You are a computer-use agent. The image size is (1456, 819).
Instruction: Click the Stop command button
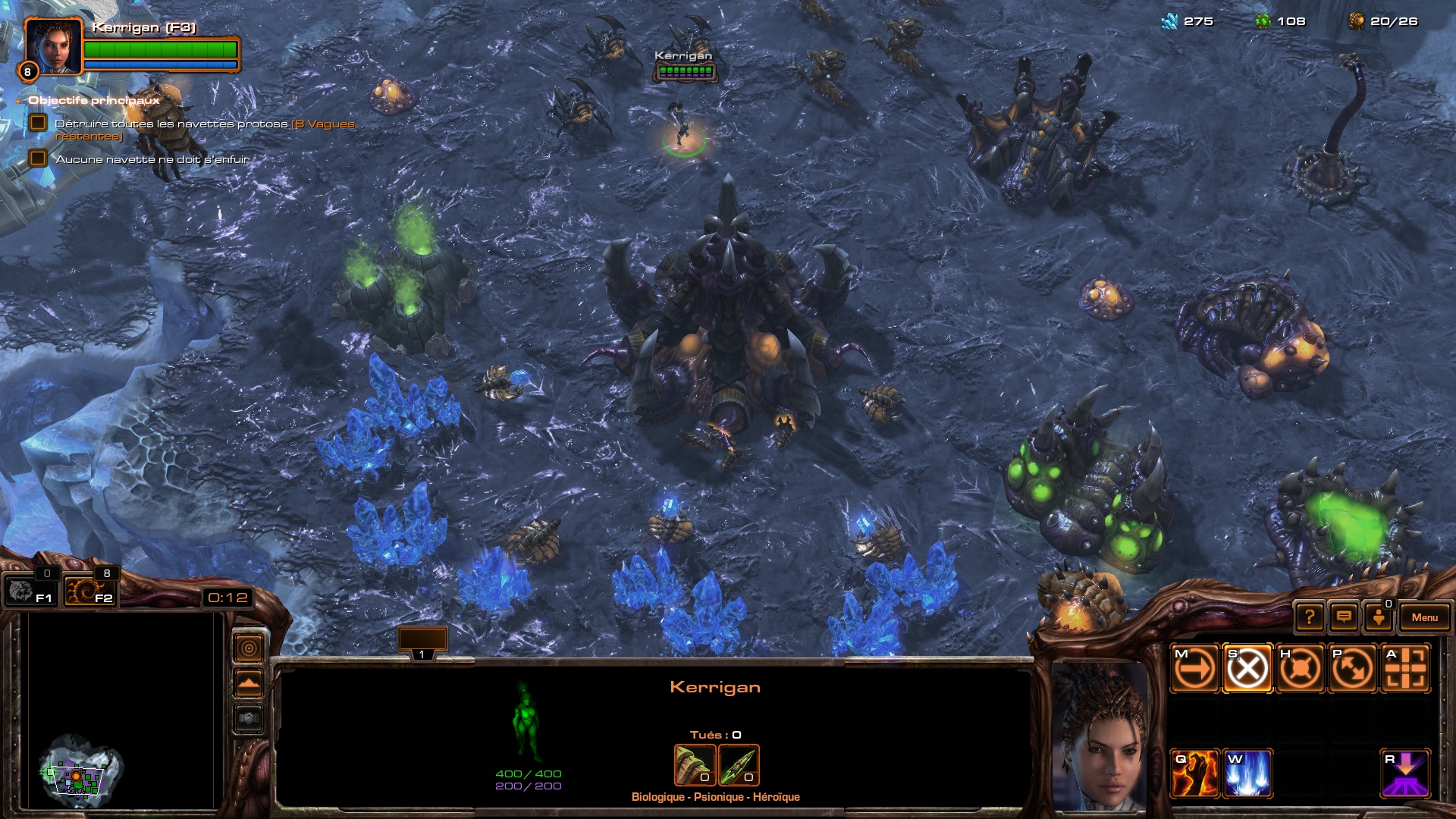point(1247,669)
